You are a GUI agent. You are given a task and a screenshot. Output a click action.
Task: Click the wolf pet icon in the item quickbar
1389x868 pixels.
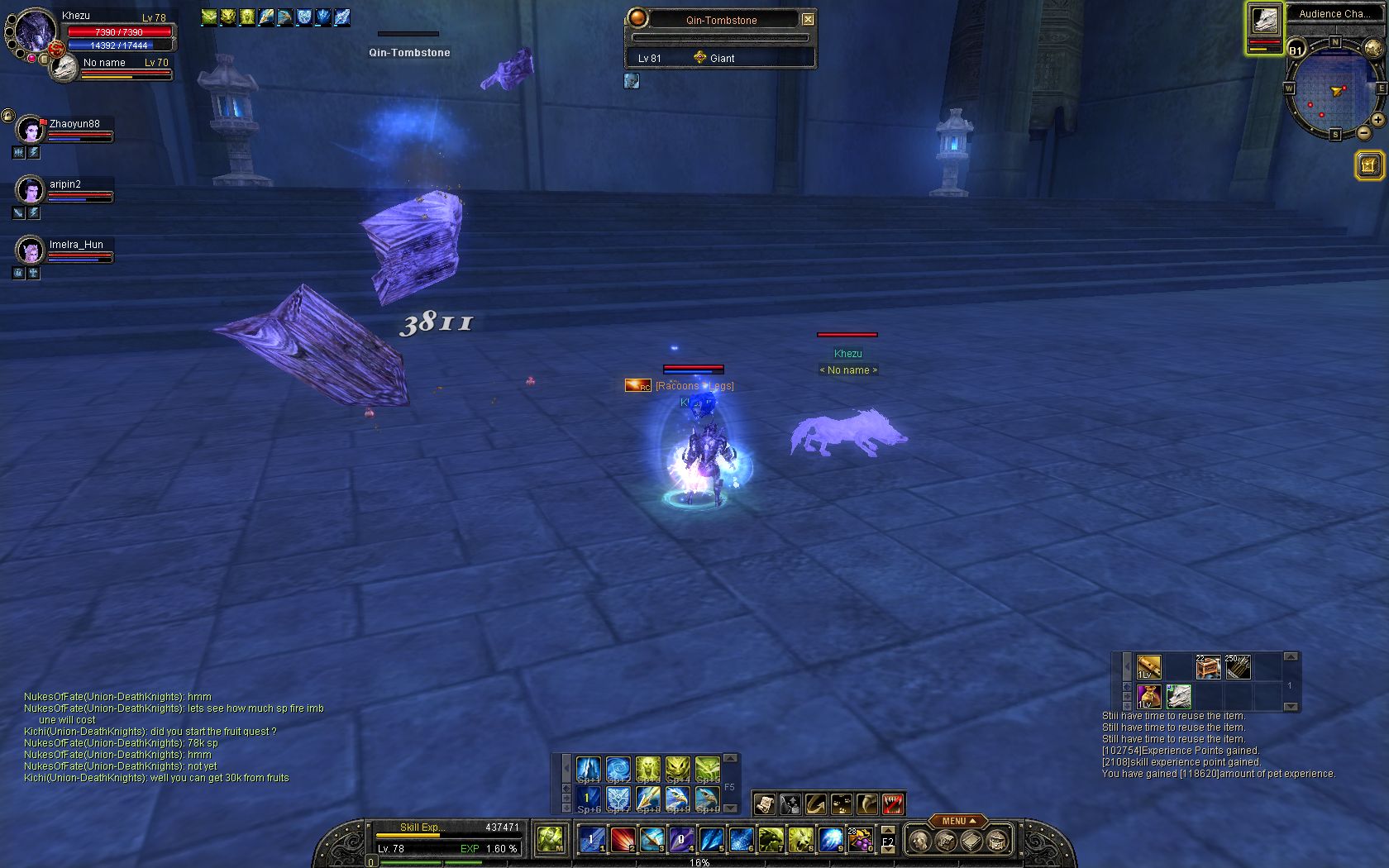[x=1179, y=696]
